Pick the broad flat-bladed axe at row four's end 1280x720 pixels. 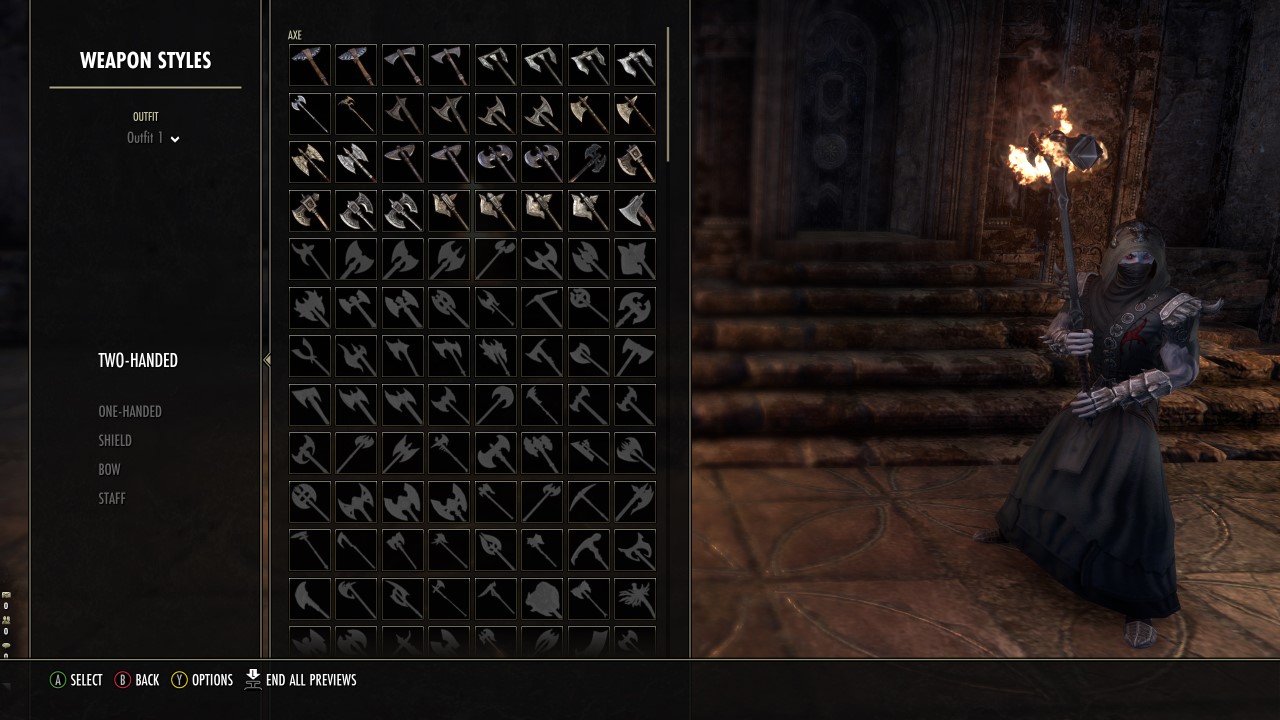tap(634, 210)
